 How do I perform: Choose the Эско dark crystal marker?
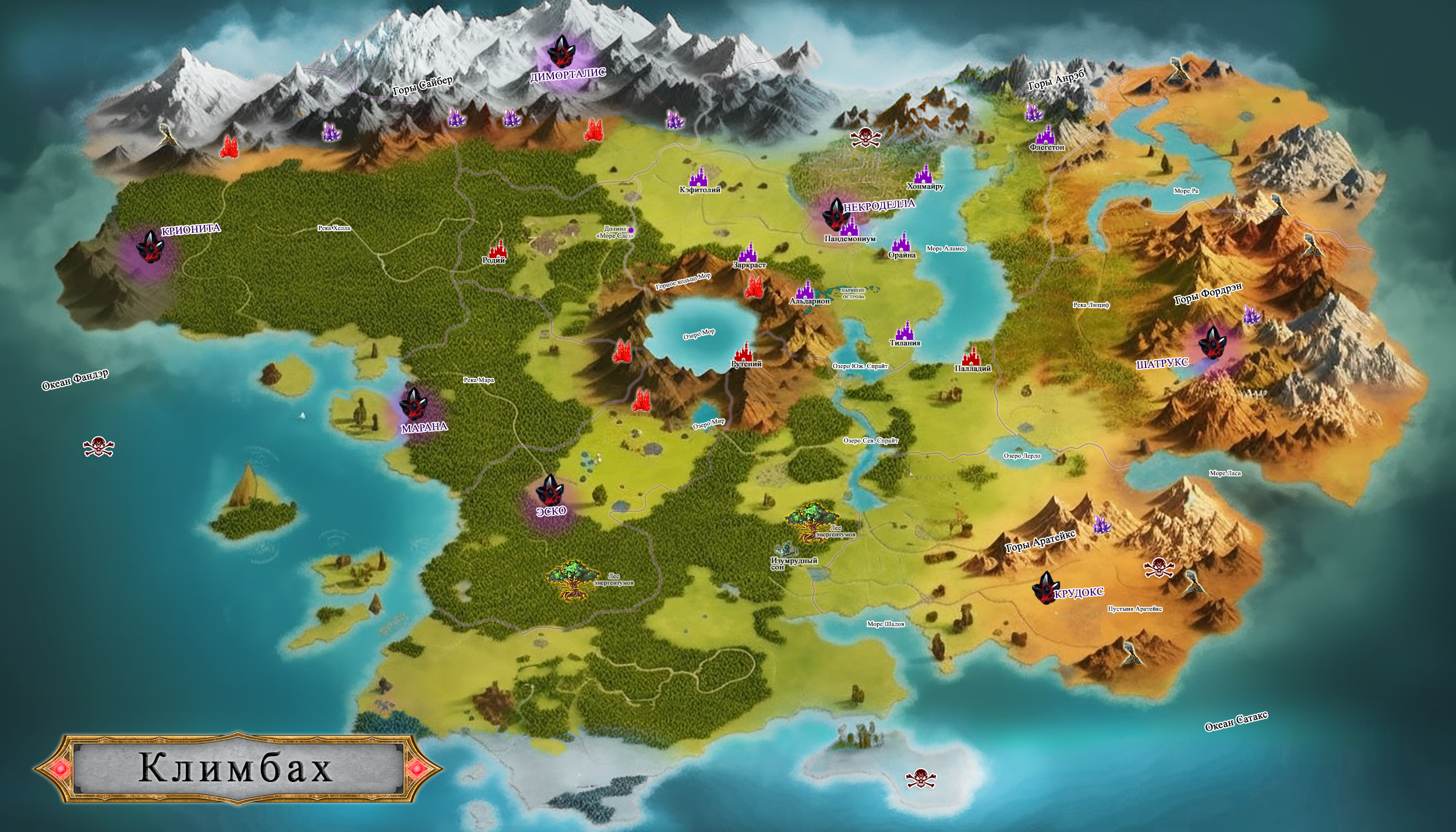click(x=549, y=489)
